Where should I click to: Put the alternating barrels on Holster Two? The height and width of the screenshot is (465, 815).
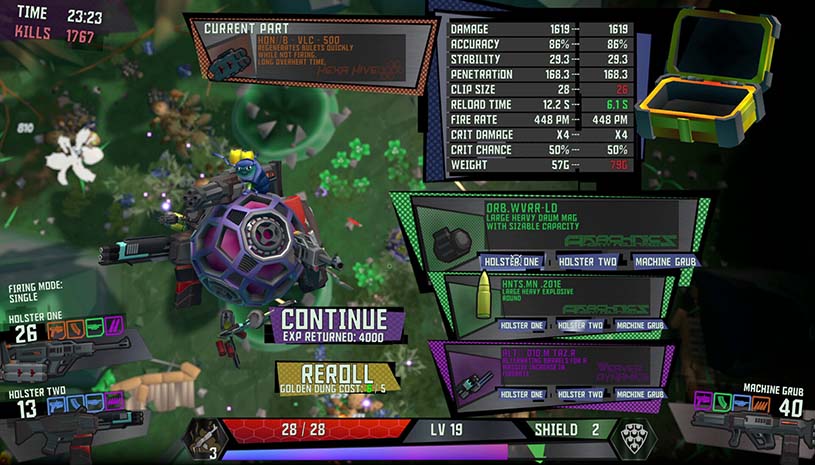click(x=579, y=394)
